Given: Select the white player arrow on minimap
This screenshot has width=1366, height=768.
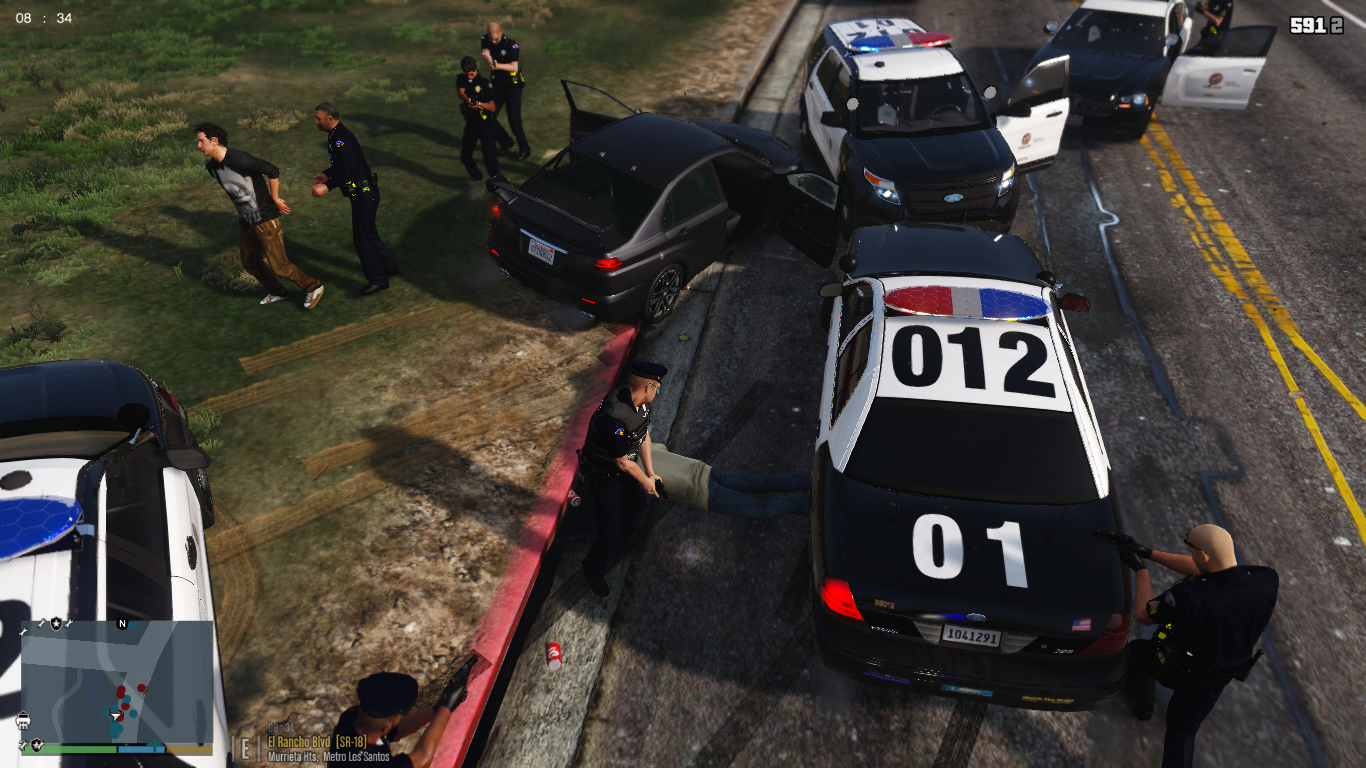Looking at the screenshot, I should (116, 716).
